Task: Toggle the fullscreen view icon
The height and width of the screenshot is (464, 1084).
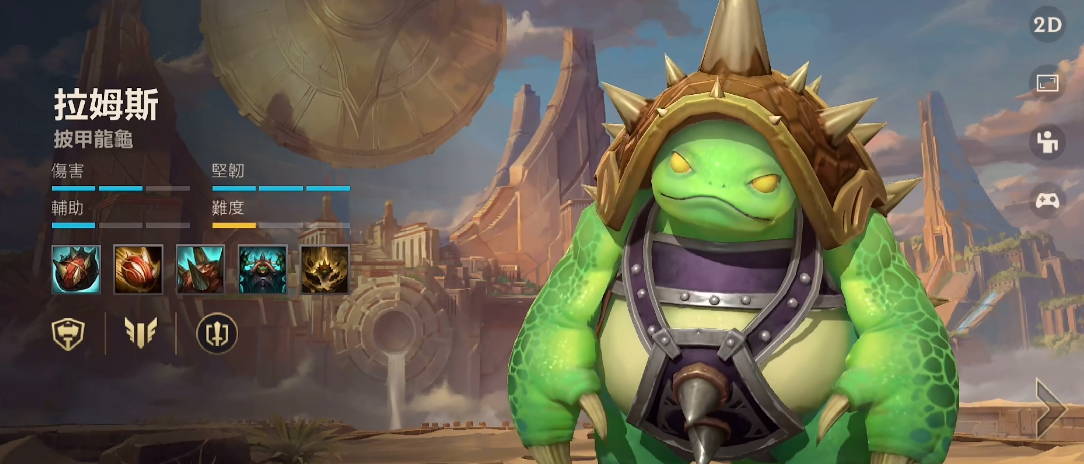Action: tap(1047, 84)
